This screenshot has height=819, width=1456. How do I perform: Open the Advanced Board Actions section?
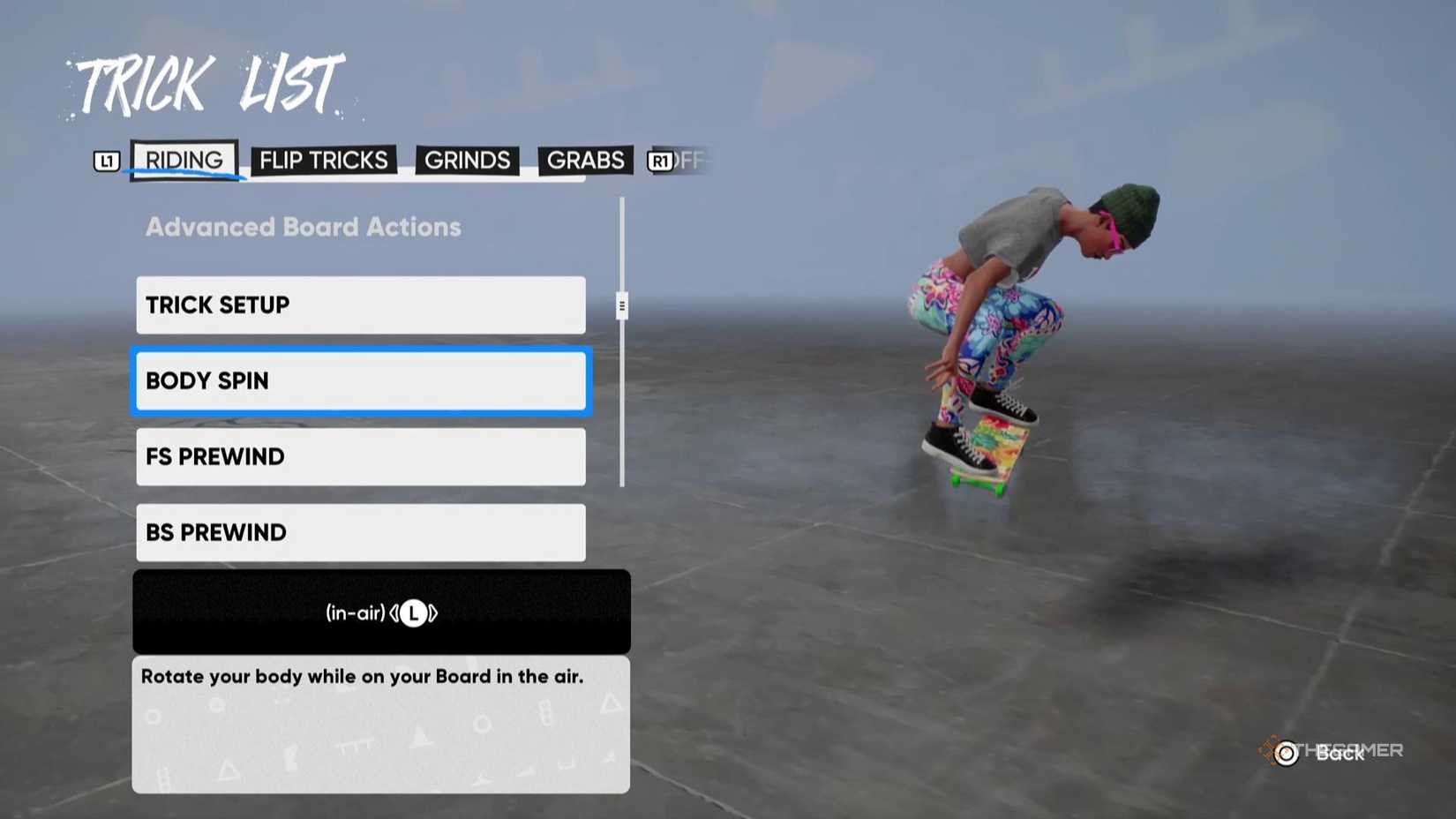point(303,227)
